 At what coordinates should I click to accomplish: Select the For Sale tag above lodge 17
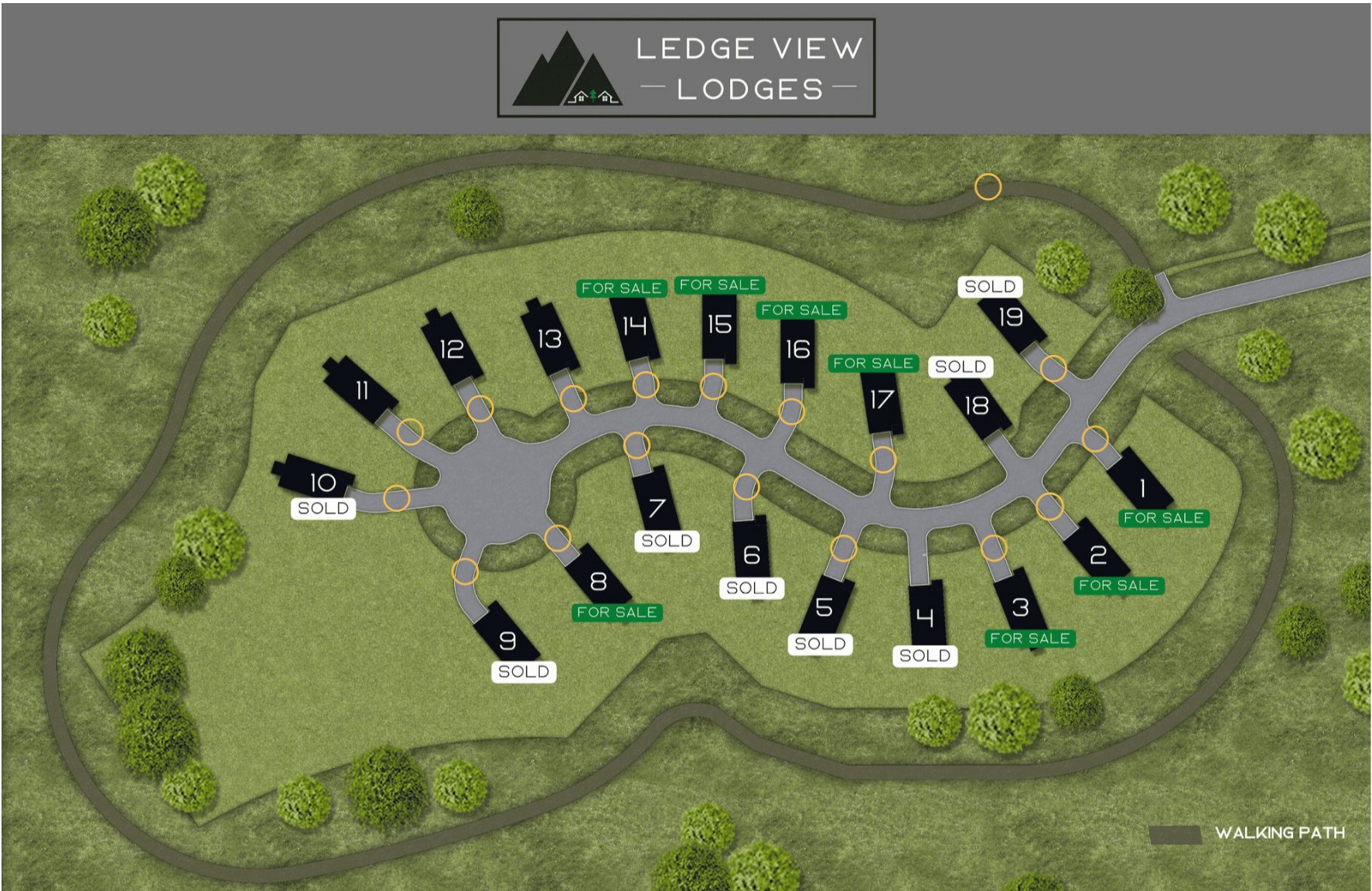[x=873, y=364]
